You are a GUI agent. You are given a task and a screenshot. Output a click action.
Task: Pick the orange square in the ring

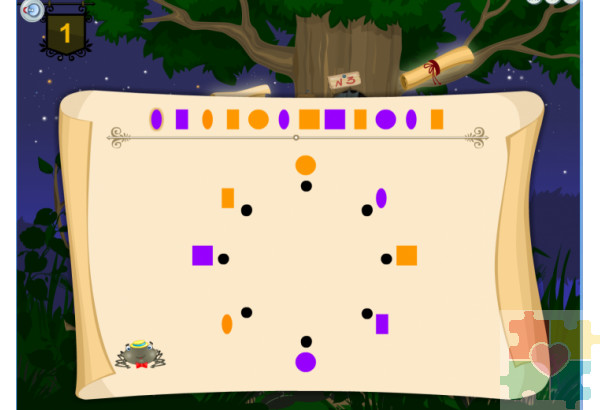pyautogui.click(x=406, y=255)
